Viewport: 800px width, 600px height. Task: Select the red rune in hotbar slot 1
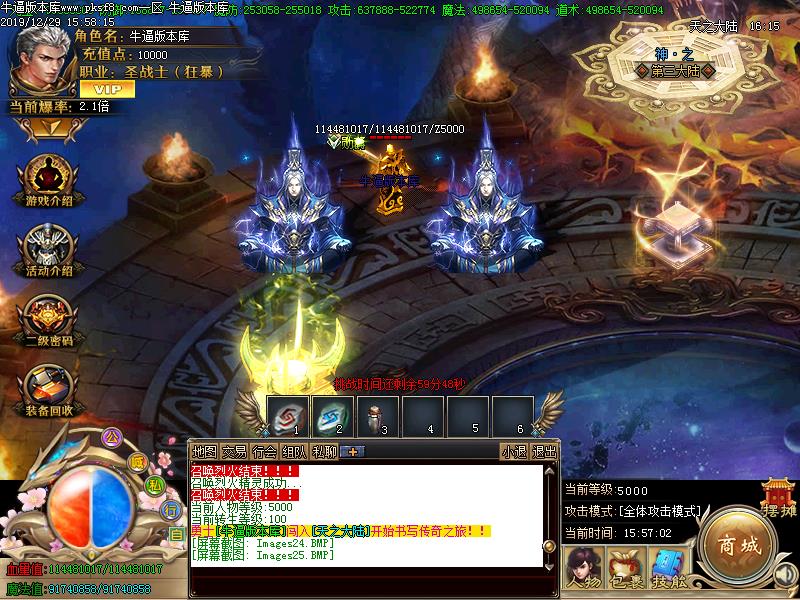click(x=286, y=413)
